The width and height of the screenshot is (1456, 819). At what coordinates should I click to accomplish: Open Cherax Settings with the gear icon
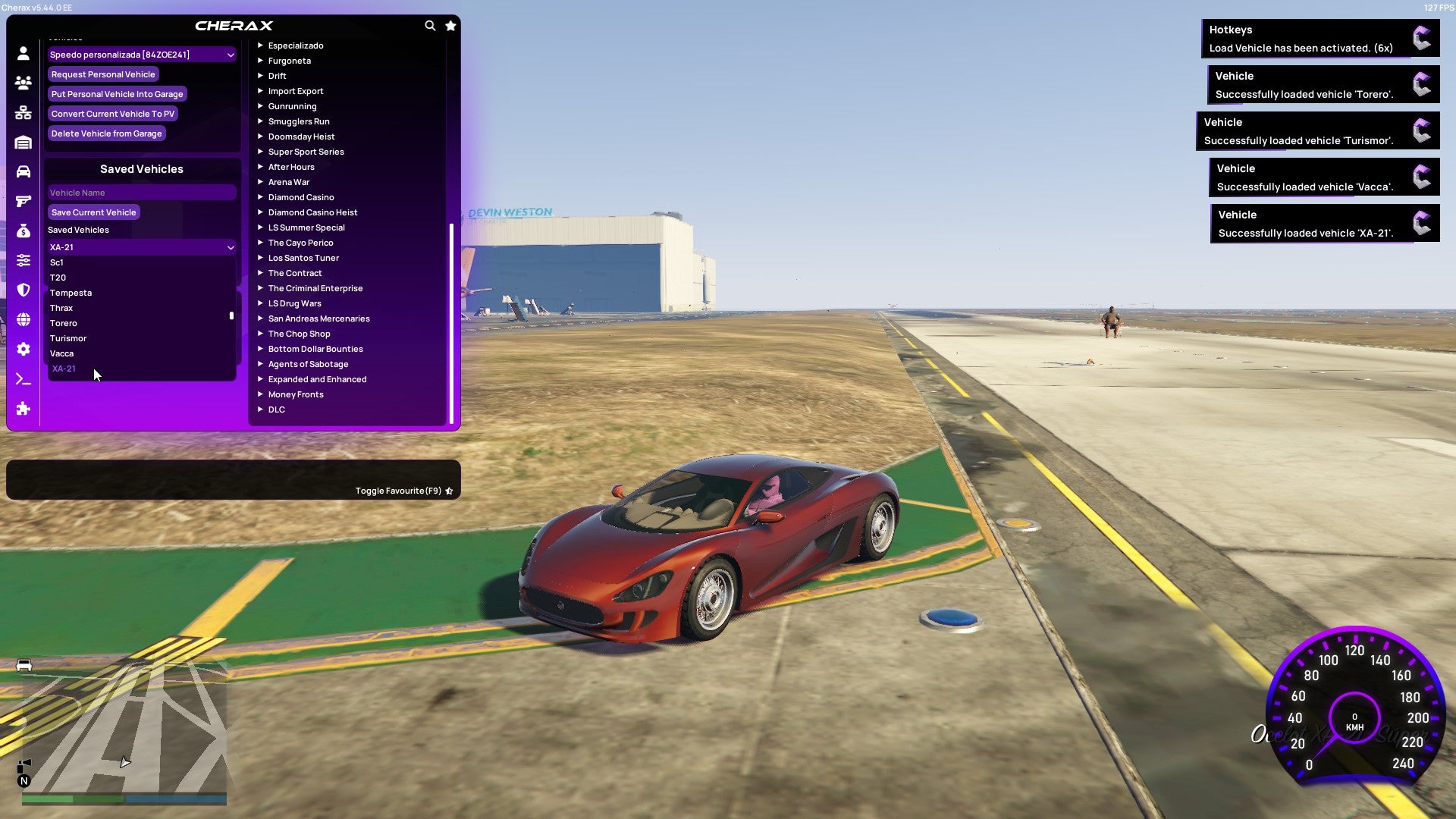23,349
